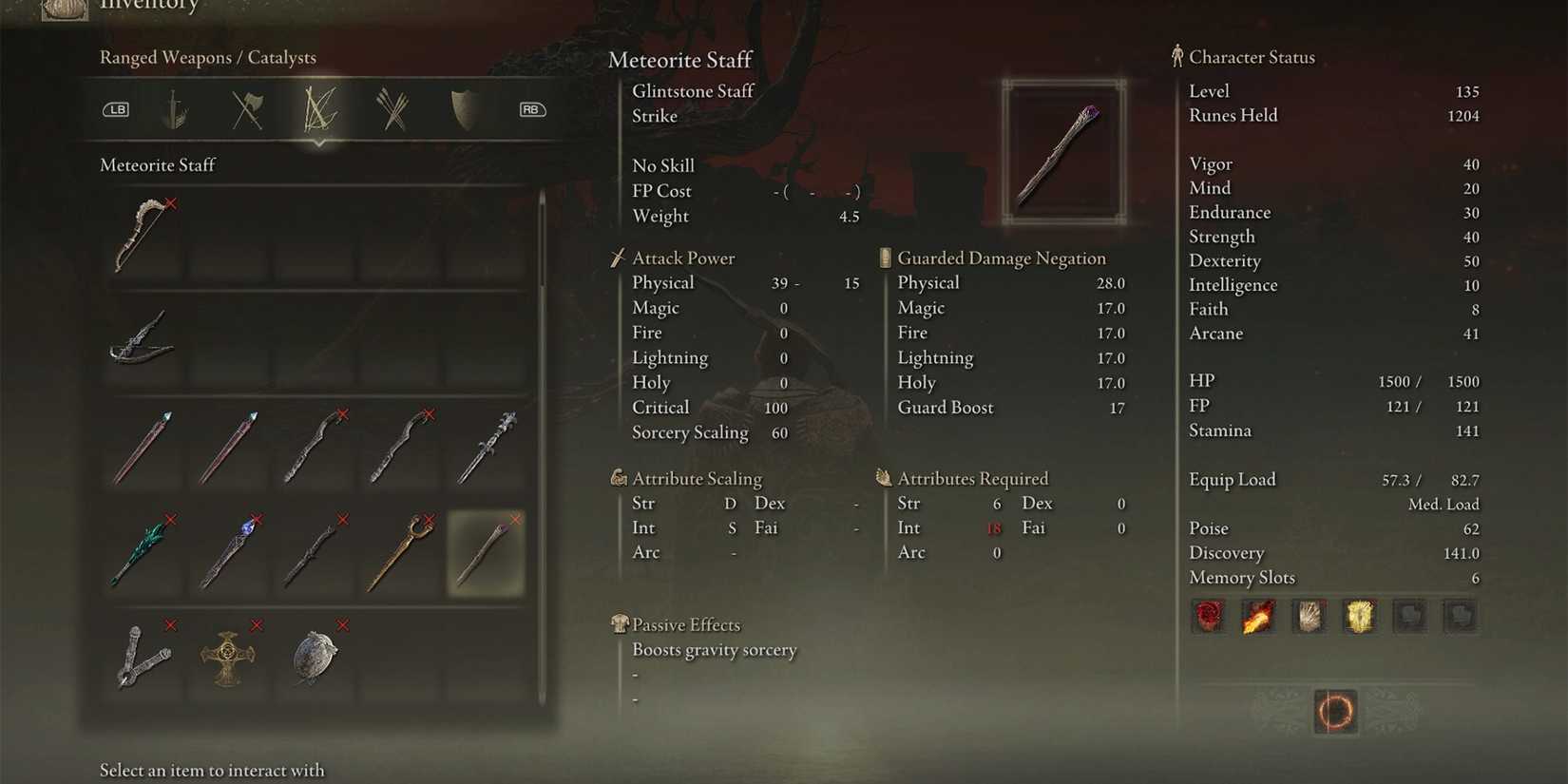Screen dimensions: 1568x784
Task: Select the red gravity sorcery memory slot
Action: (x=1209, y=616)
